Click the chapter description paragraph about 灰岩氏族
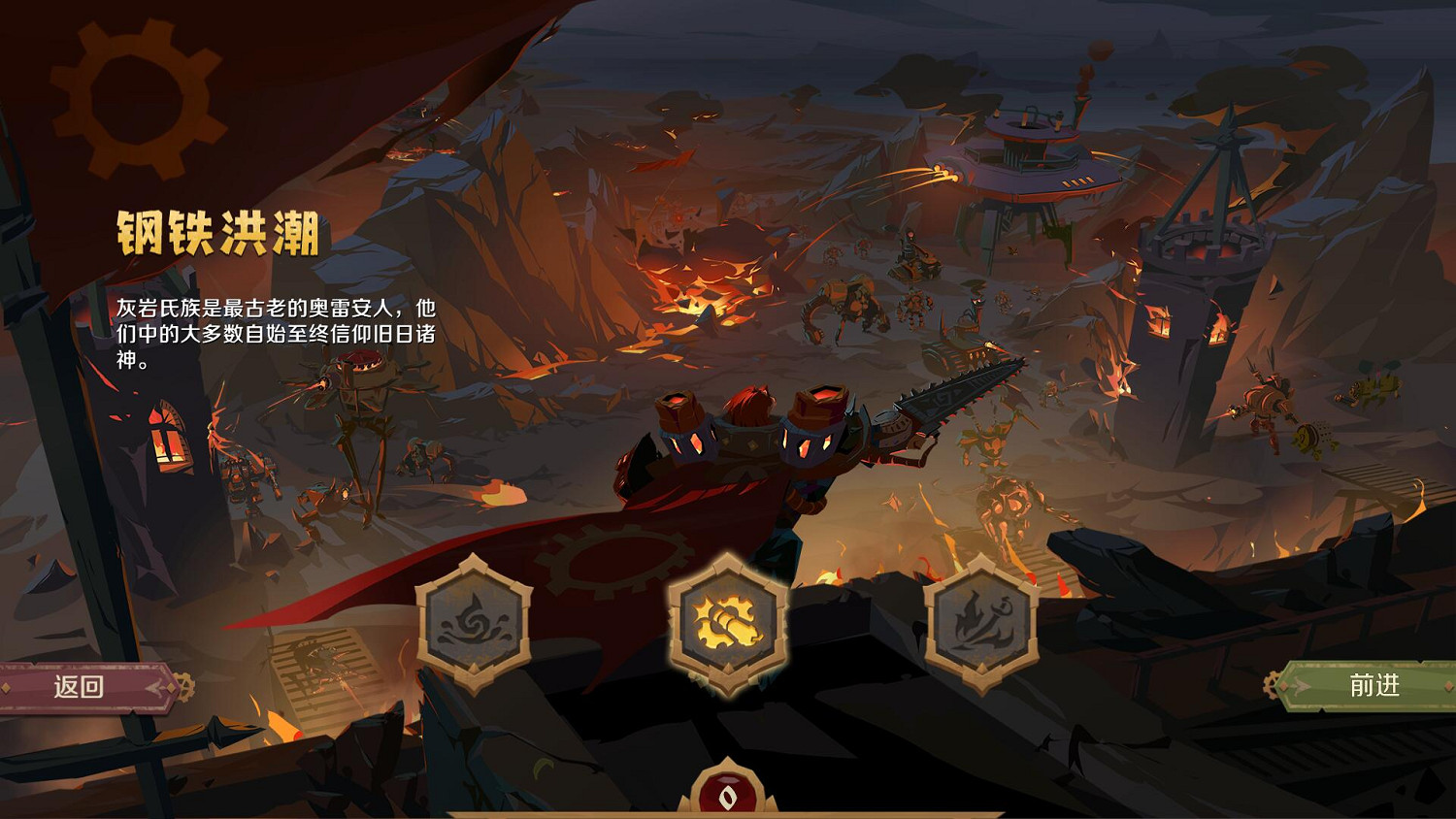This screenshot has height=819, width=1456. click(277, 330)
